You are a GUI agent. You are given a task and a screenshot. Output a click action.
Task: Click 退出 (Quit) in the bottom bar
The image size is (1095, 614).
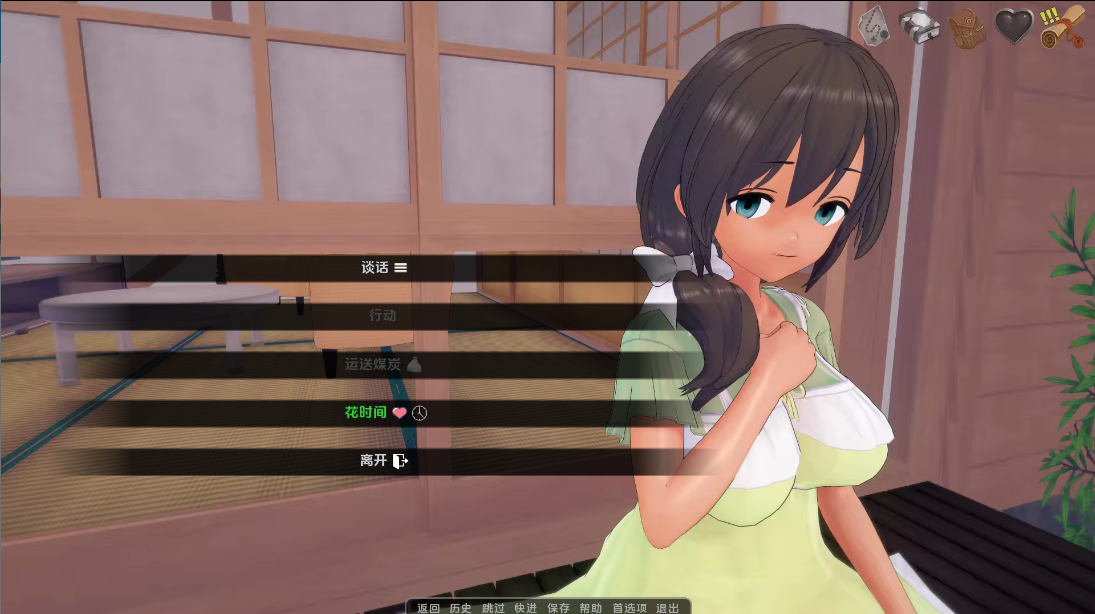(668, 607)
